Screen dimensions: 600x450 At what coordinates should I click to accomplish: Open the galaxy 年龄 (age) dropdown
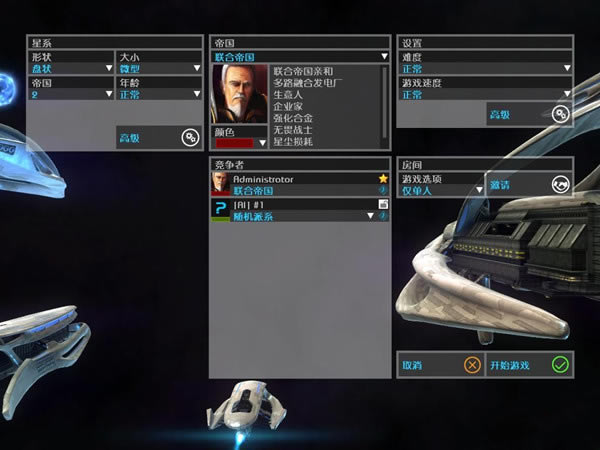pos(159,94)
